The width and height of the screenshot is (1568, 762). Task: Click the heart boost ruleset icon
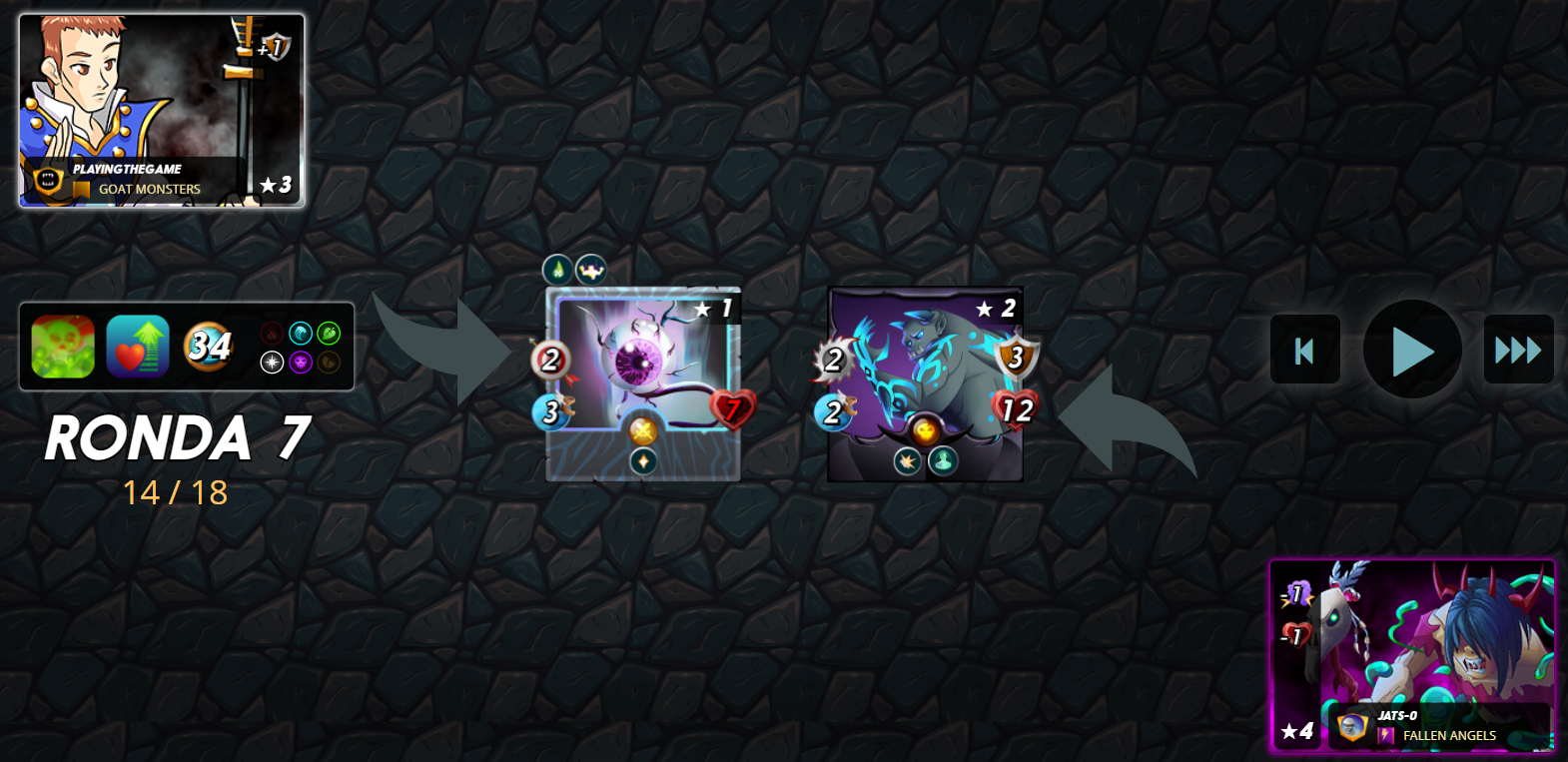(137, 347)
